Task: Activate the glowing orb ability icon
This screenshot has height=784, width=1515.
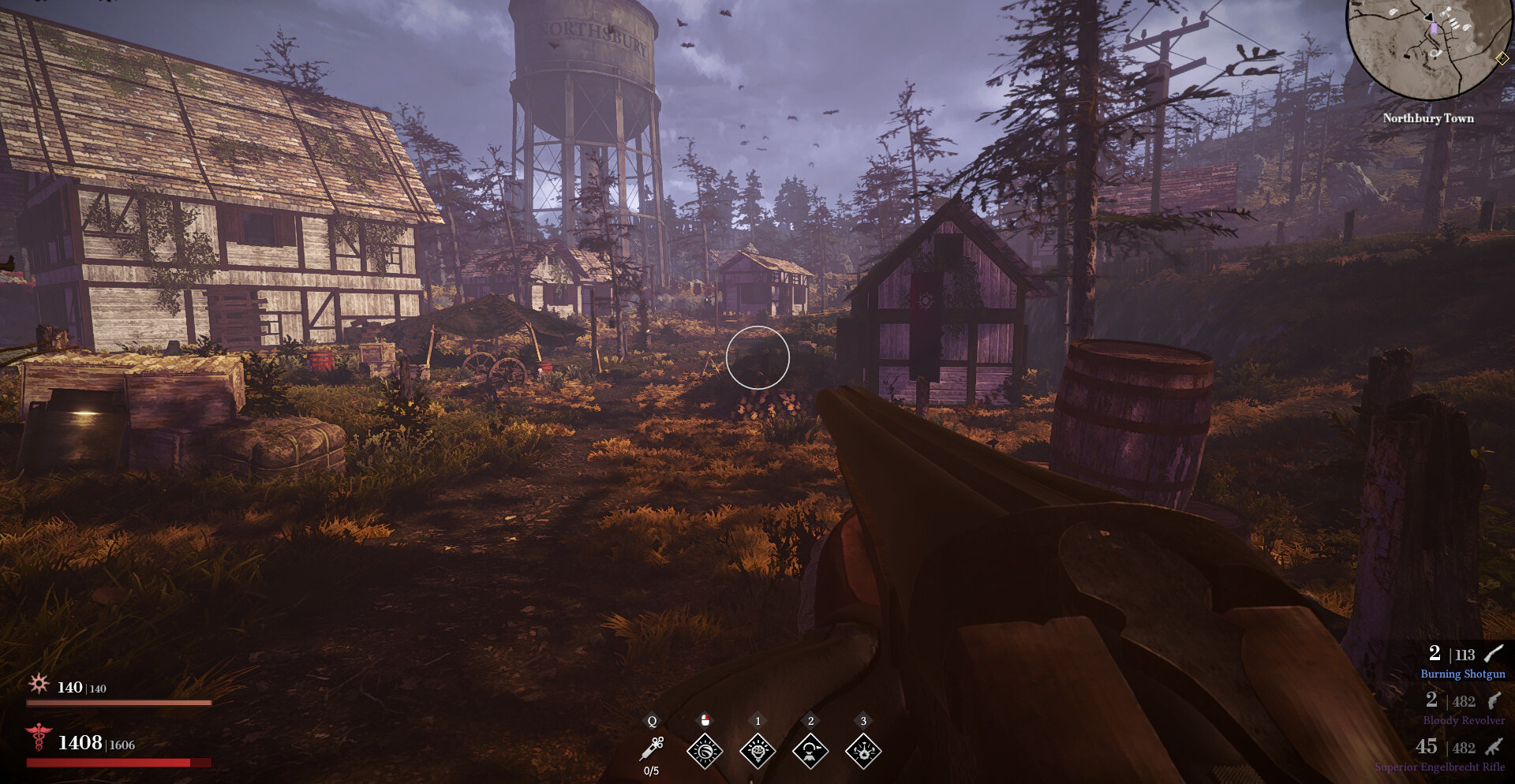Action: (705, 750)
